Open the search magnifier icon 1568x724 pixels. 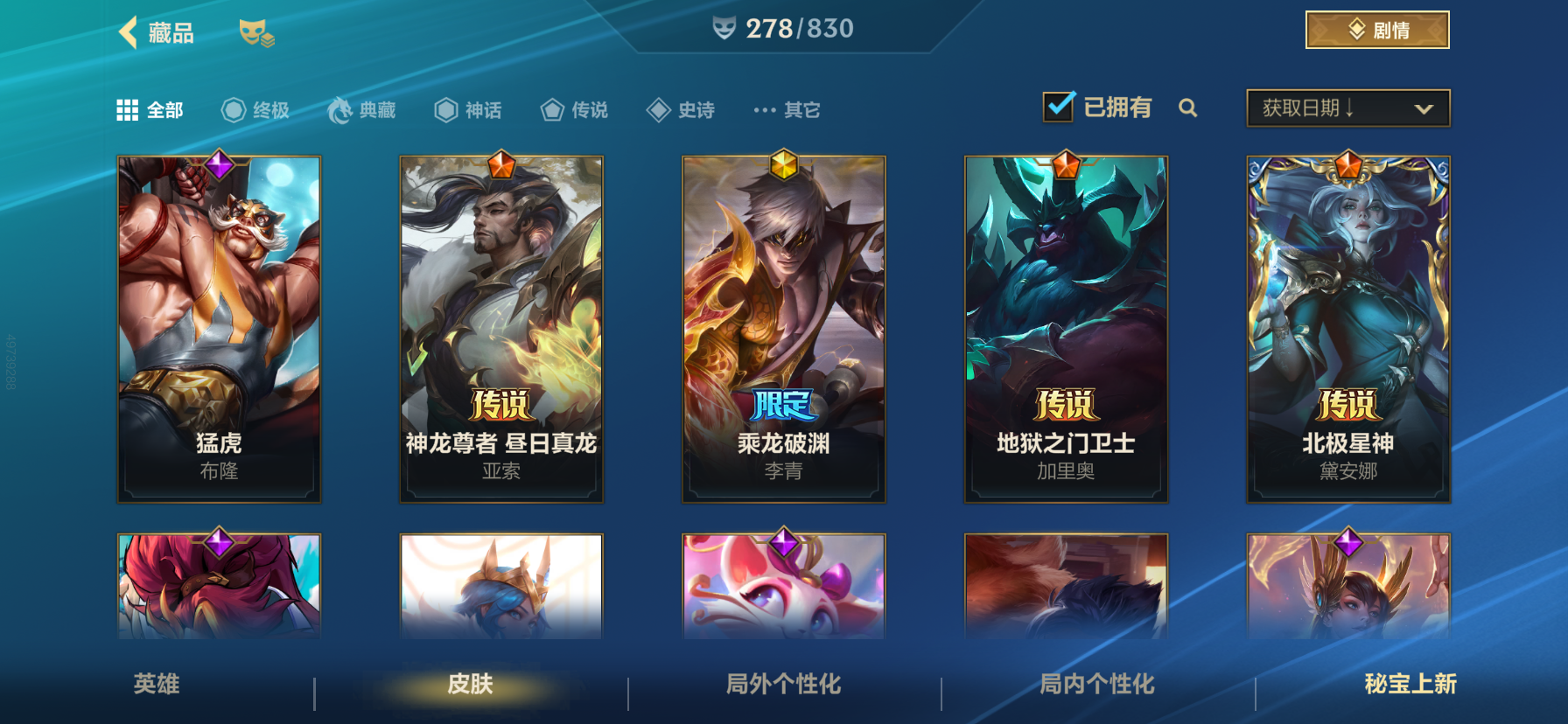pos(1189,108)
